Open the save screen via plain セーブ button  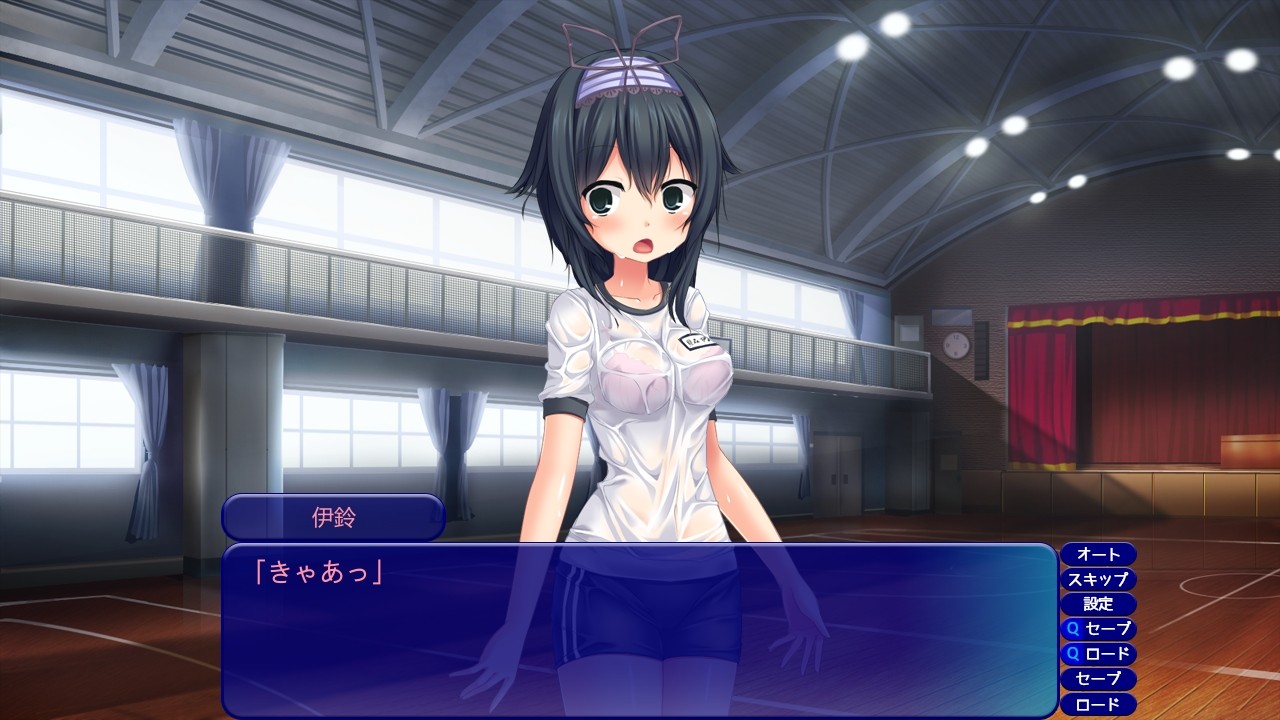click(x=1098, y=679)
